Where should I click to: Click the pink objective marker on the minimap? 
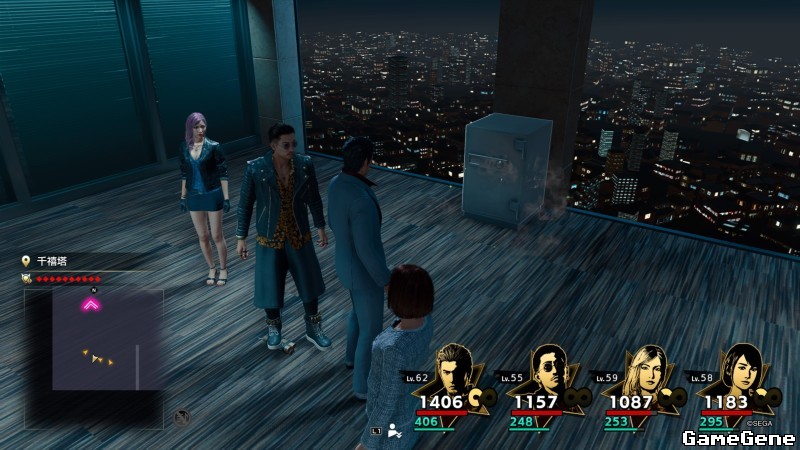(x=91, y=304)
